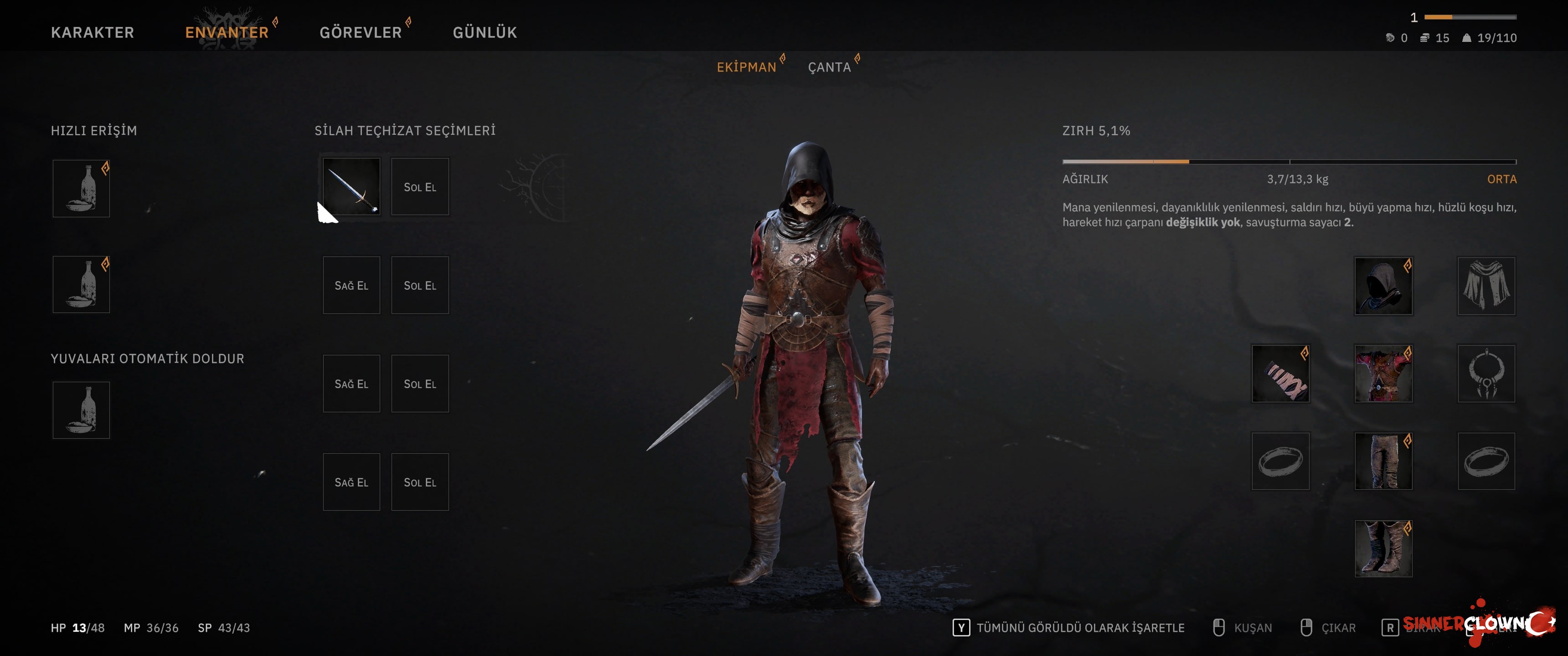Switch to the Çanta sub-tab
The width and height of the screenshot is (1568, 656).
click(829, 67)
